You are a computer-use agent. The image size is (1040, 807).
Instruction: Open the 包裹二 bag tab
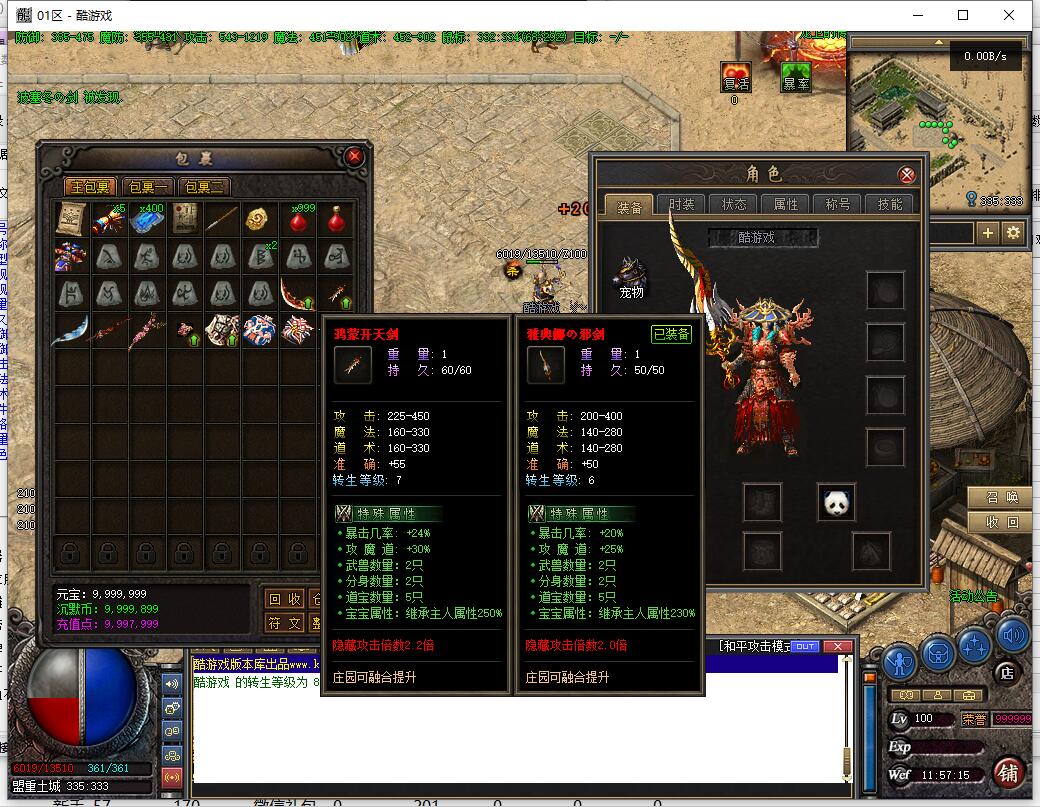point(204,187)
